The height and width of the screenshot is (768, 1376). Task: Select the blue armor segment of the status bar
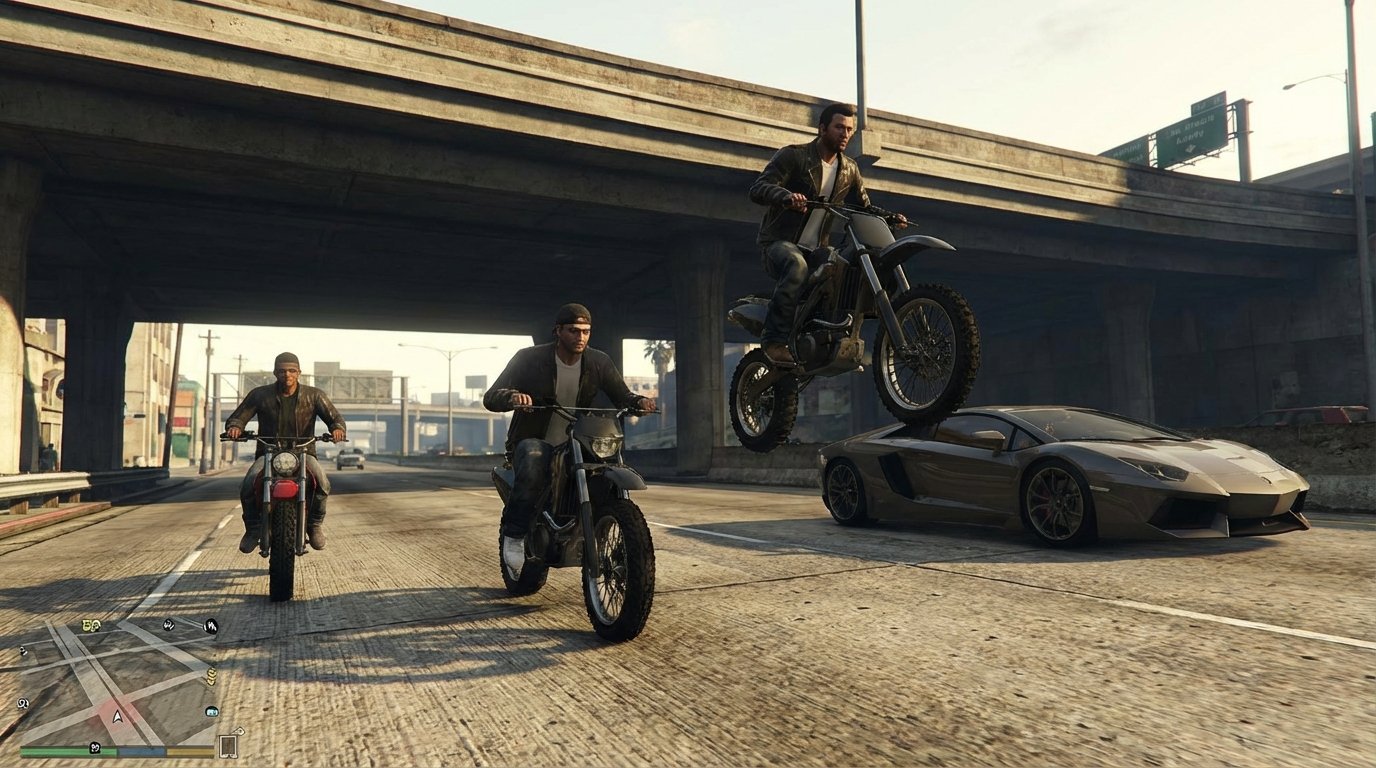[x=142, y=751]
